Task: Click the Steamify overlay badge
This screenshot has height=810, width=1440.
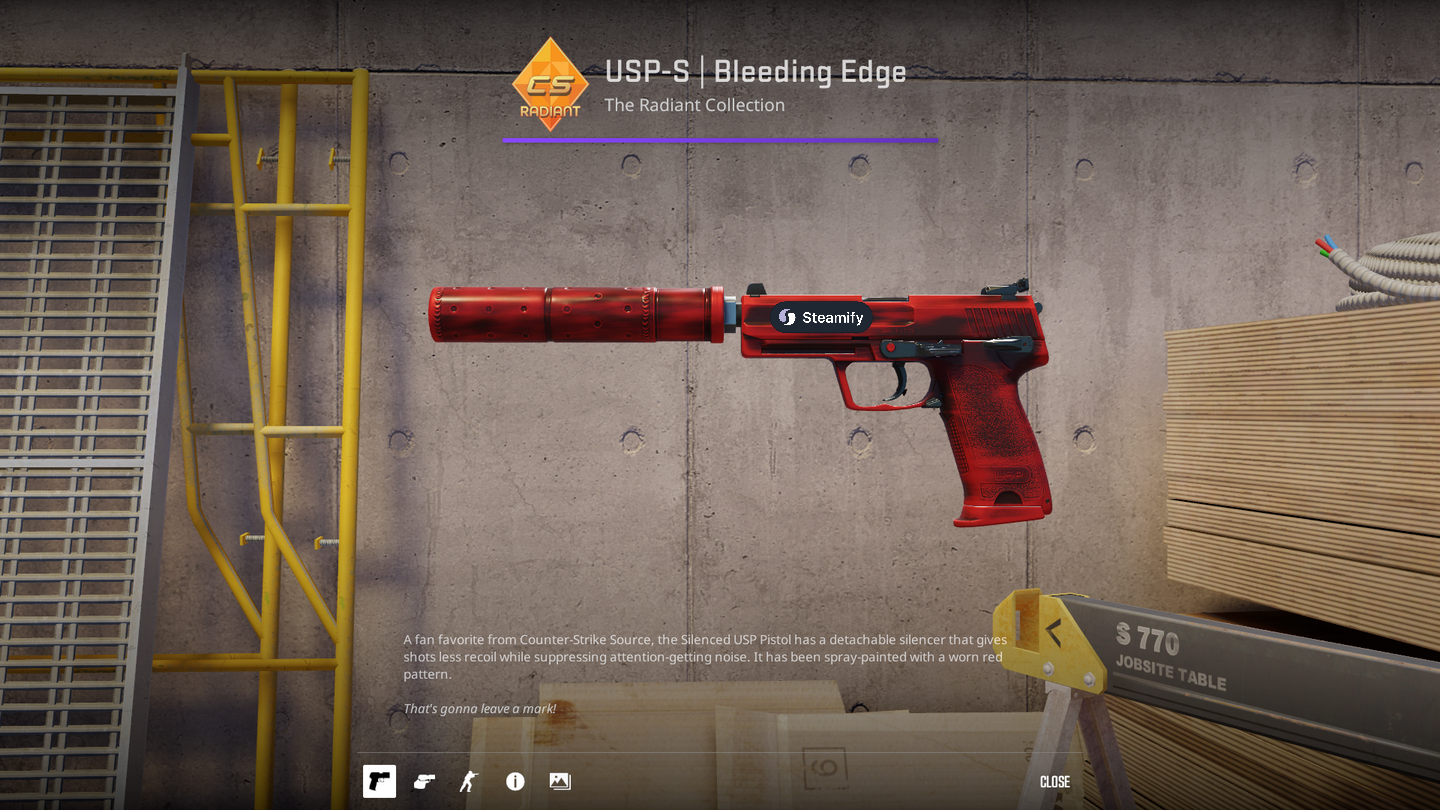Action: (821, 317)
